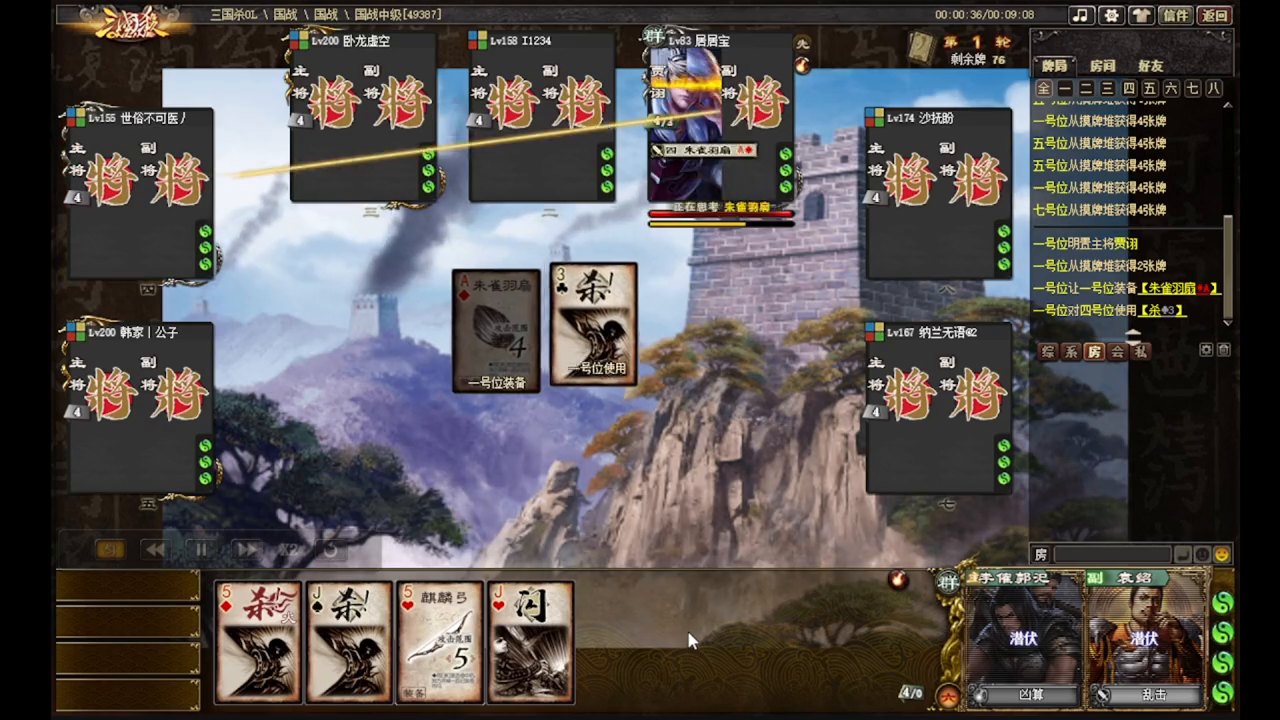Select the 牌局 game log tab
Image resolution: width=1280 pixels, height=720 pixels.
1055,66
